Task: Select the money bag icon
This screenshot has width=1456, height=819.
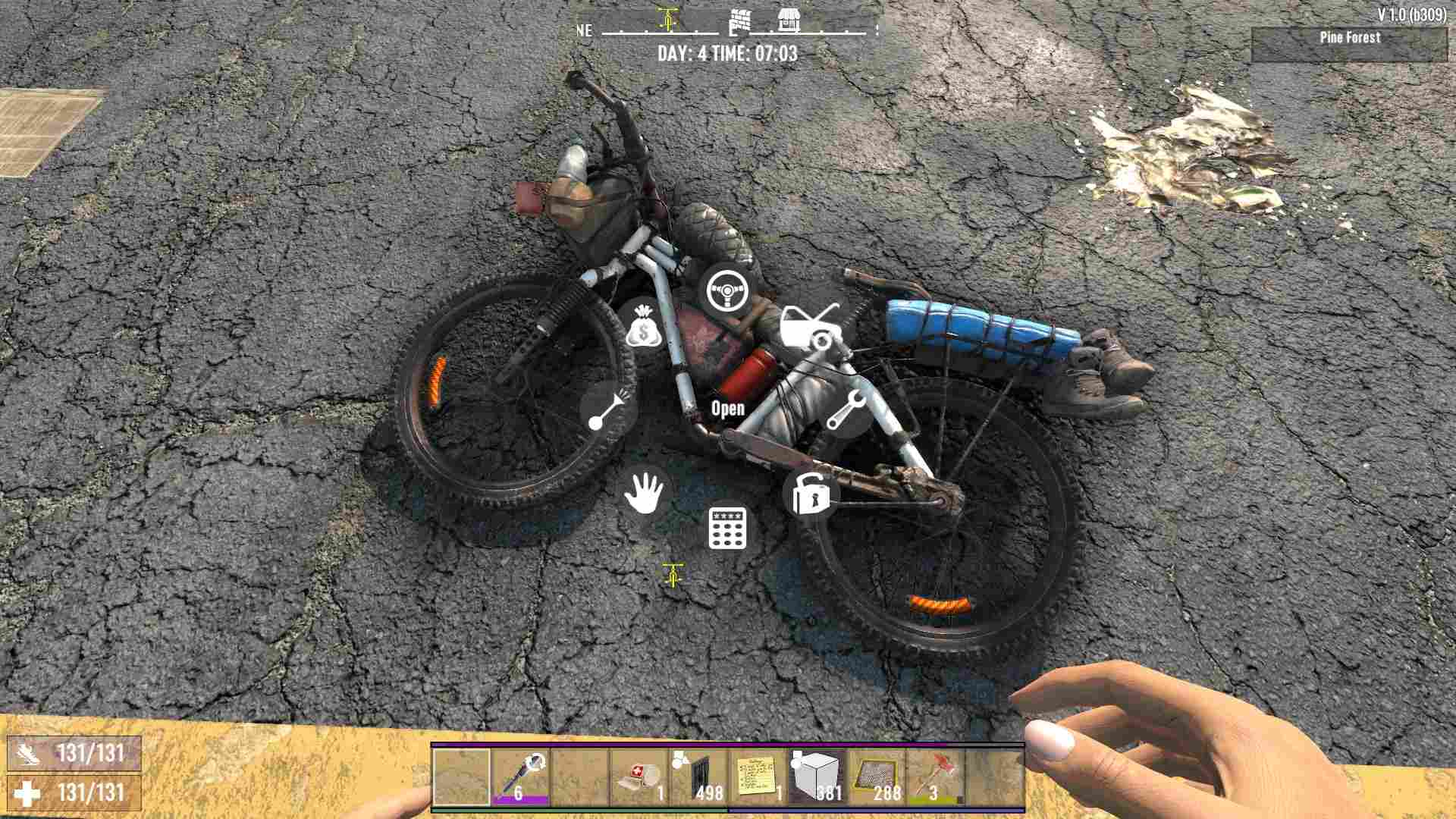Action: [644, 328]
